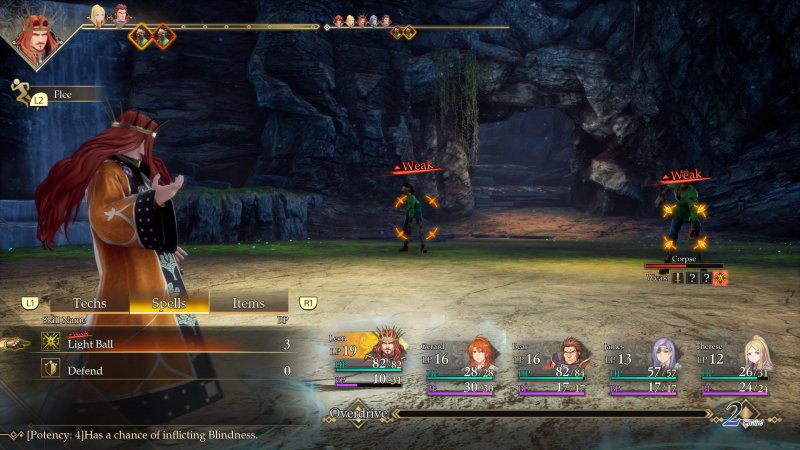Viewport: 800px width, 450px height.
Task: Select Therese's party status panel
Action: 734,366
